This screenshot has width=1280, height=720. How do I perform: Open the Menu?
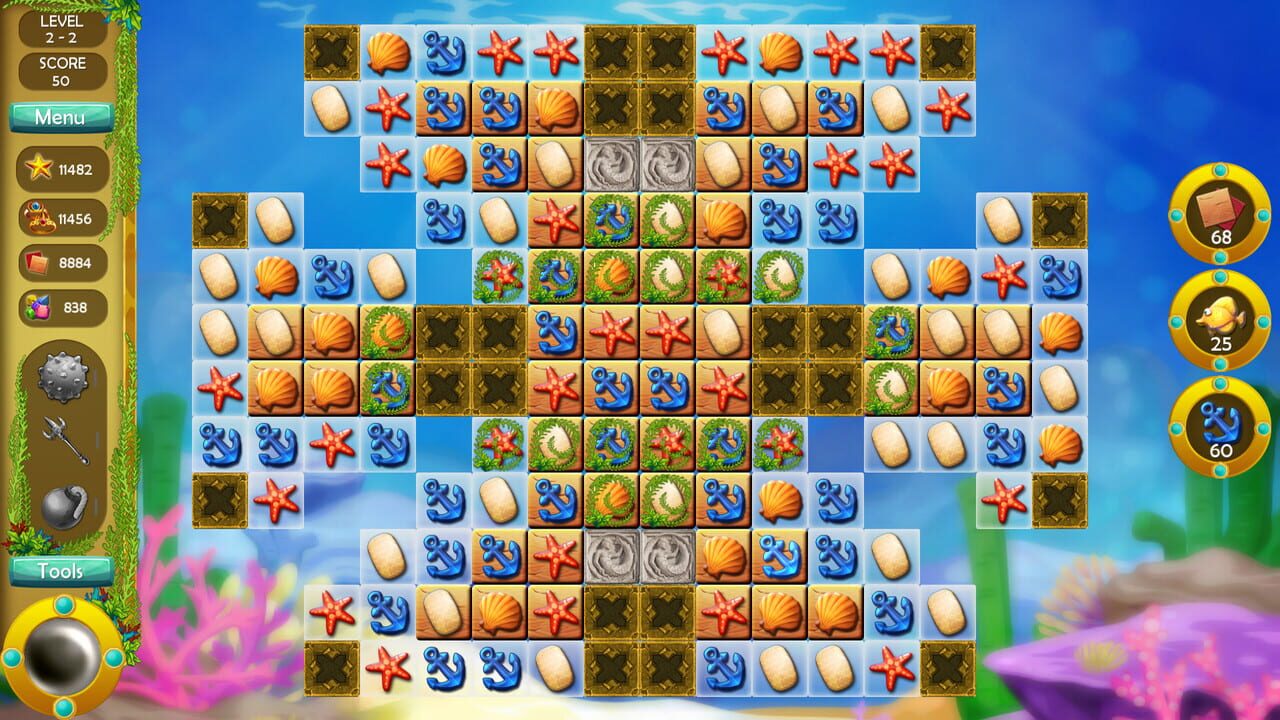61,116
